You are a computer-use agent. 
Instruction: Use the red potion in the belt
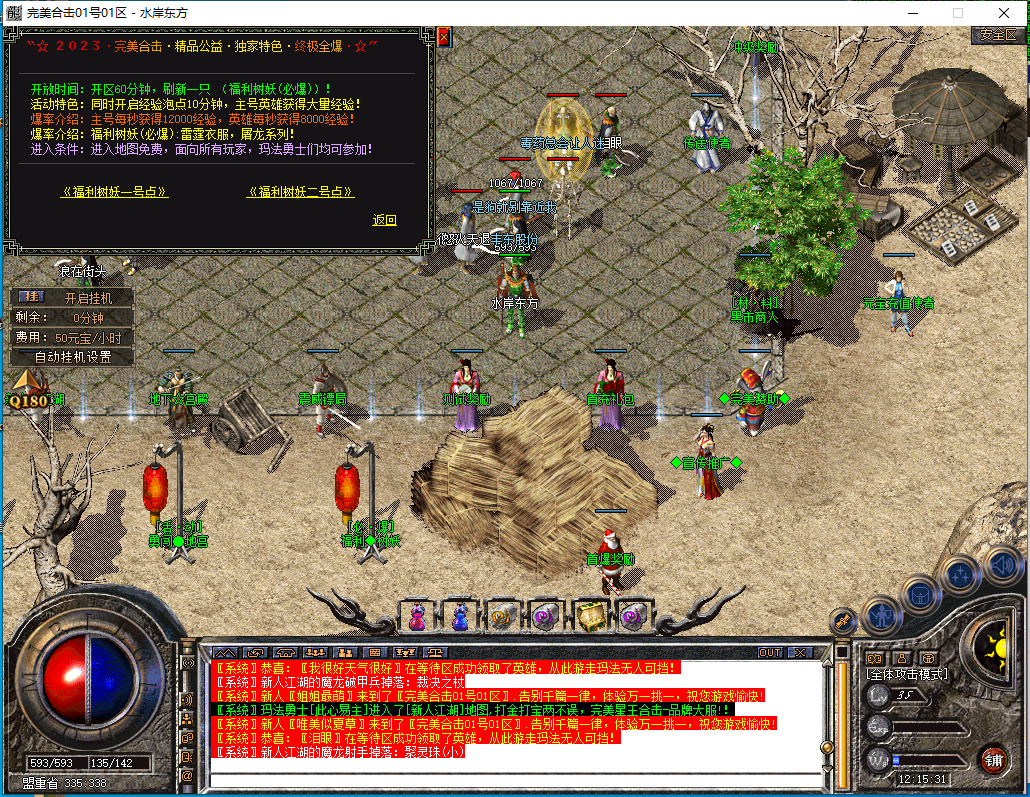pyautogui.click(x=416, y=616)
